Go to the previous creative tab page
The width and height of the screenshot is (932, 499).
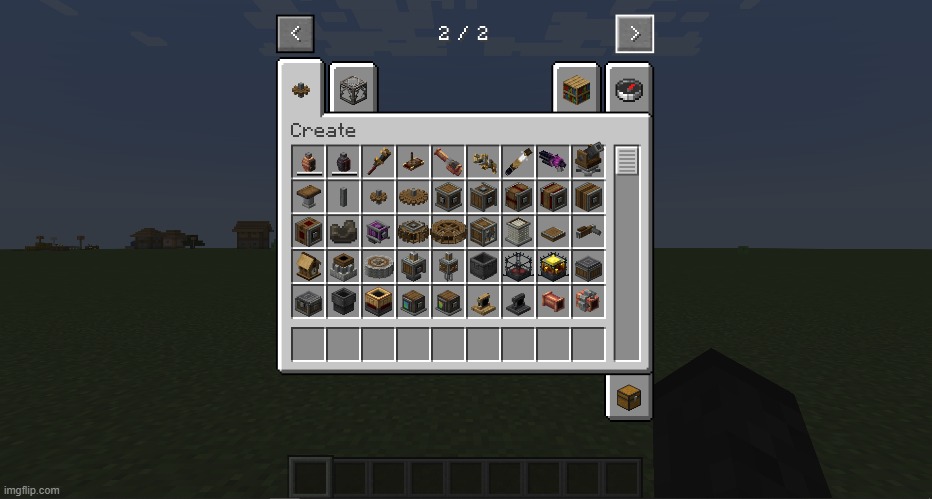pos(295,33)
